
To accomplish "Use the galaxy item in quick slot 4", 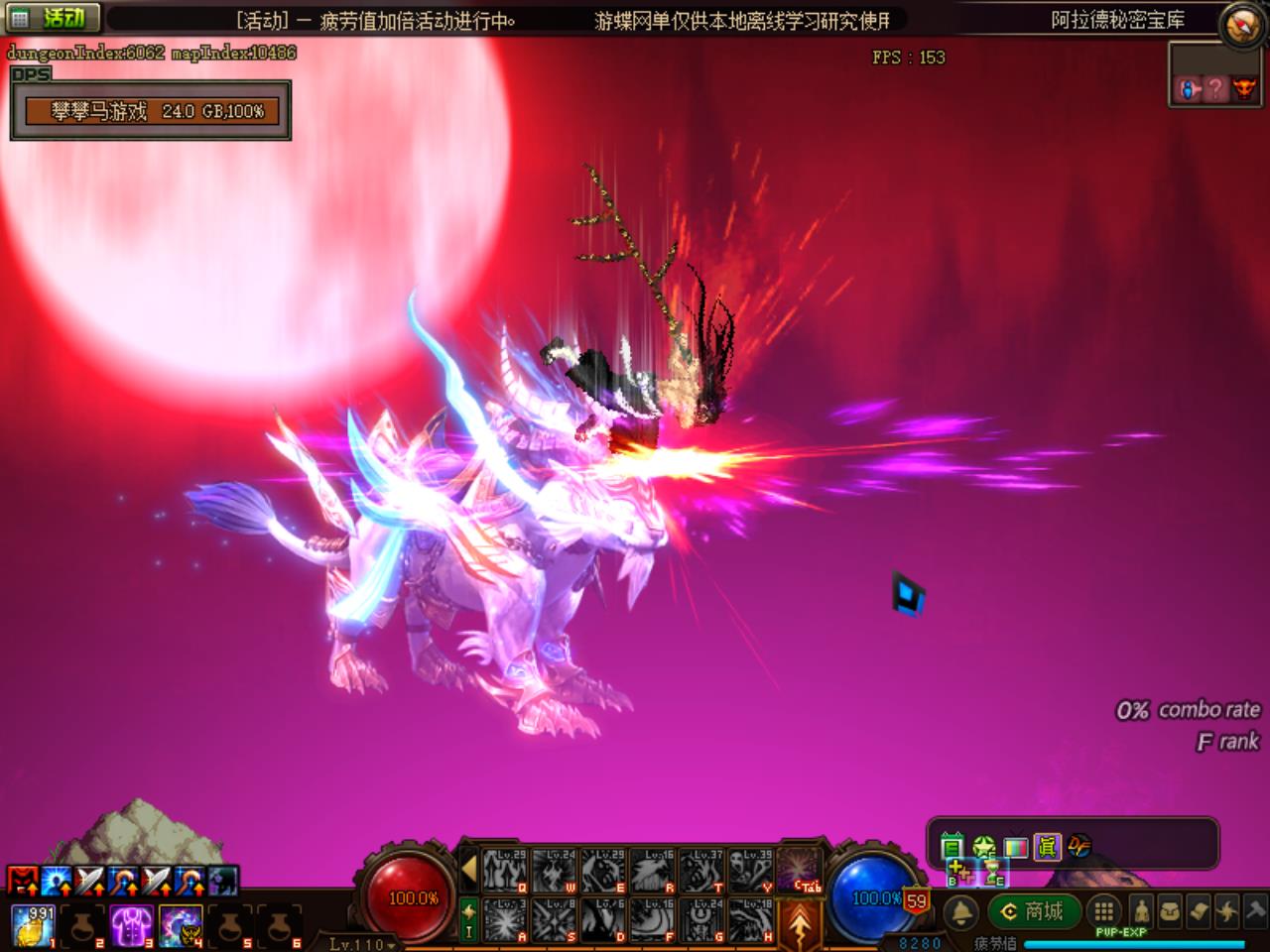I will [180, 925].
